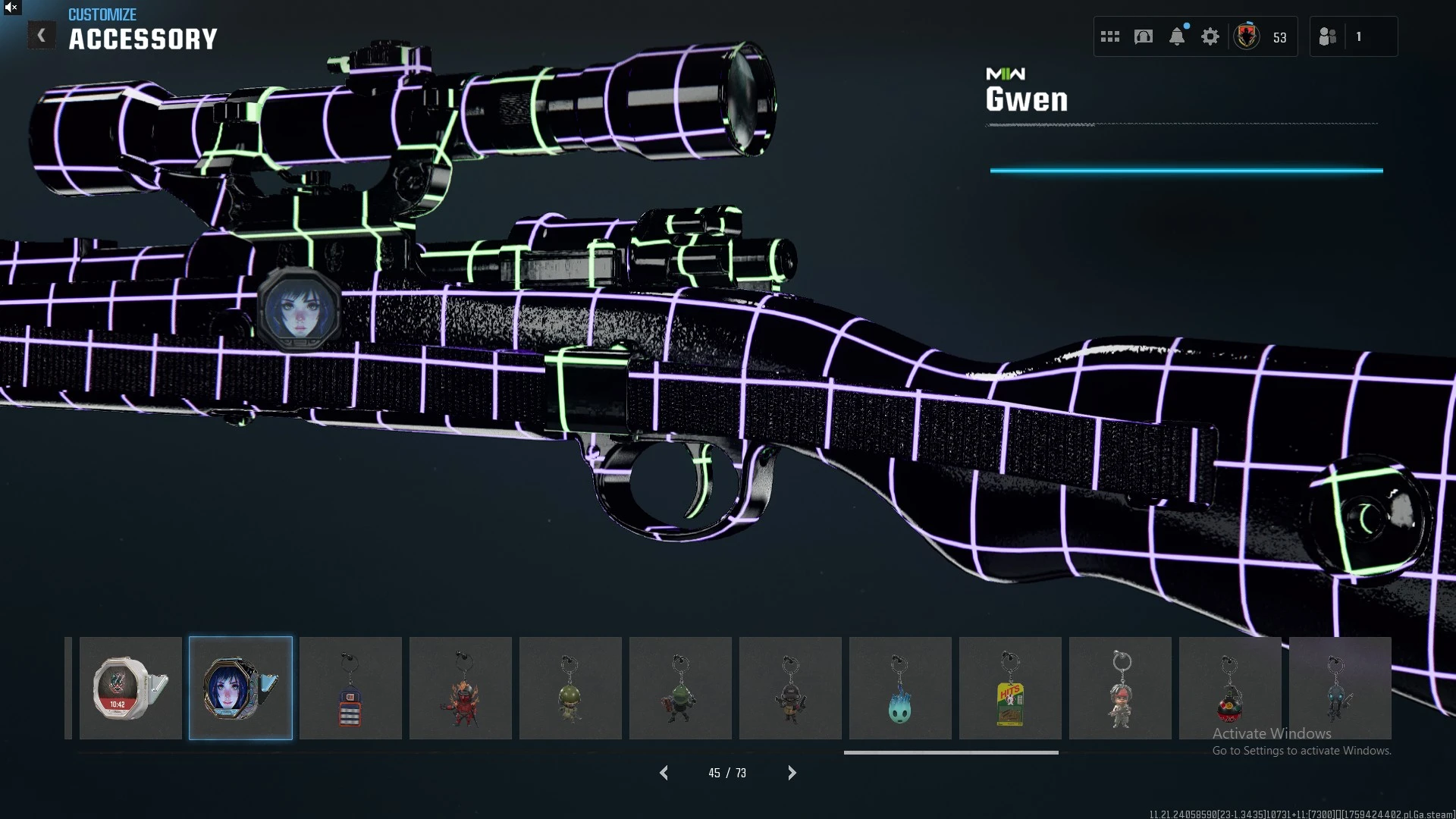
Task: Pick the red-haired chibi character charm
Action: (1120, 688)
